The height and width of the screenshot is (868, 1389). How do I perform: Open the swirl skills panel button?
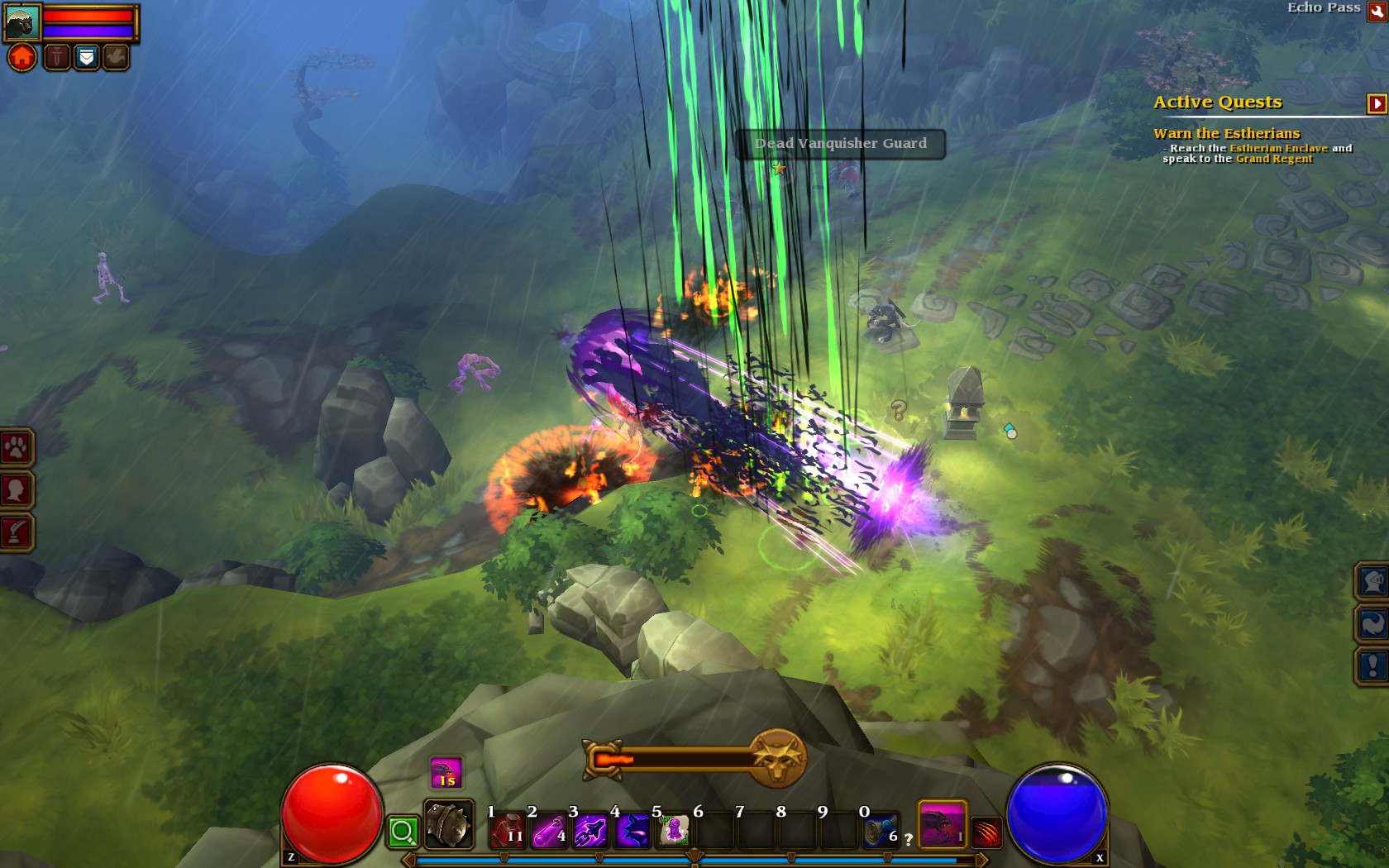[x=1372, y=623]
